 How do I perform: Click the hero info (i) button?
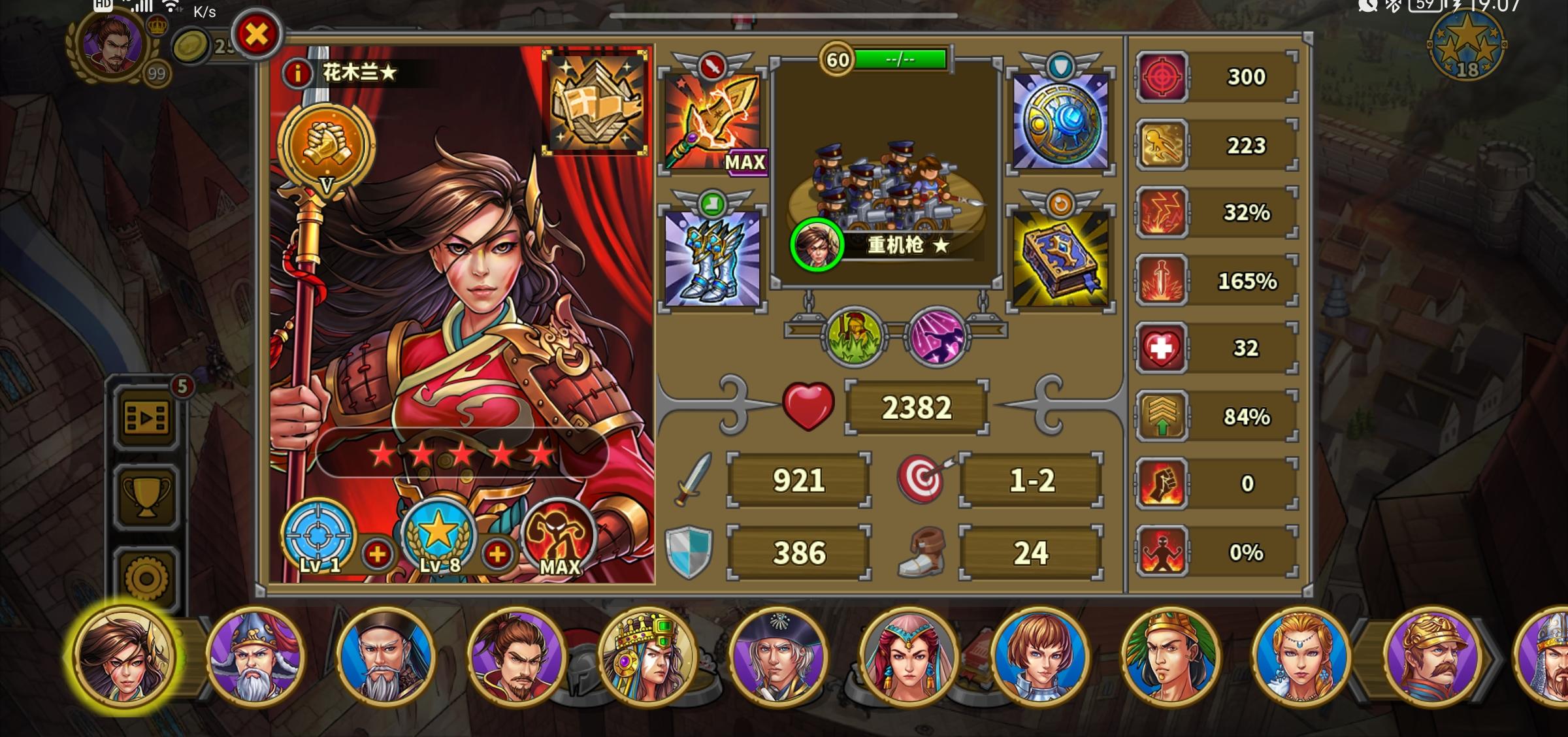[x=297, y=72]
